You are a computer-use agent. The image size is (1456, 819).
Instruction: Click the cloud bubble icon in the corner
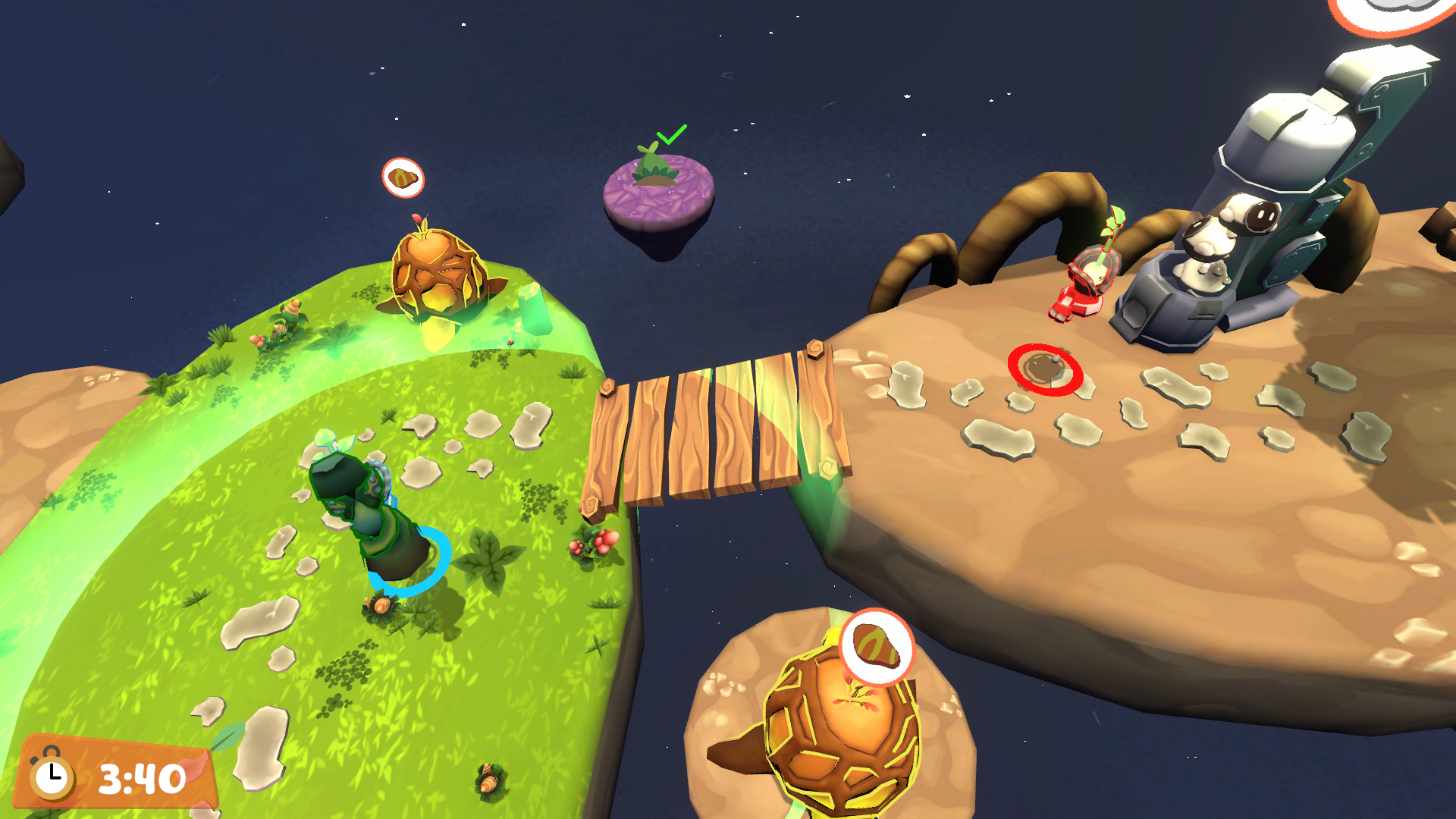pyautogui.click(x=1394, y=9)
